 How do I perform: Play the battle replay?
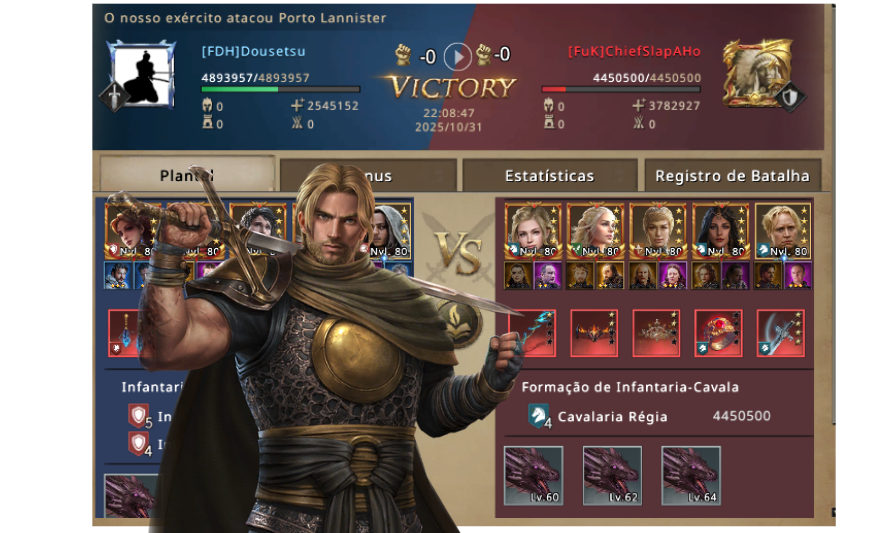coord(457,55)
